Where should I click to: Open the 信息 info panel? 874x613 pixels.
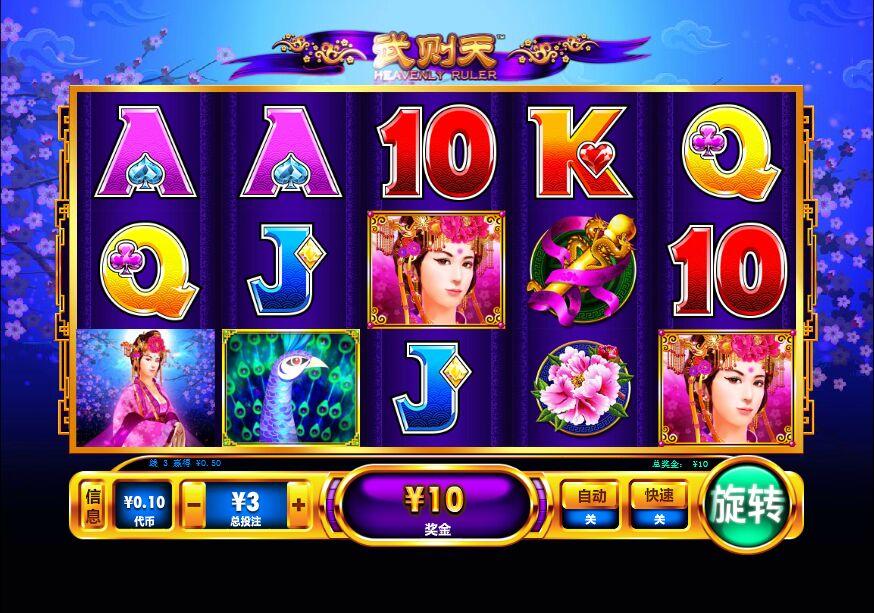click(x=93, y=505)
